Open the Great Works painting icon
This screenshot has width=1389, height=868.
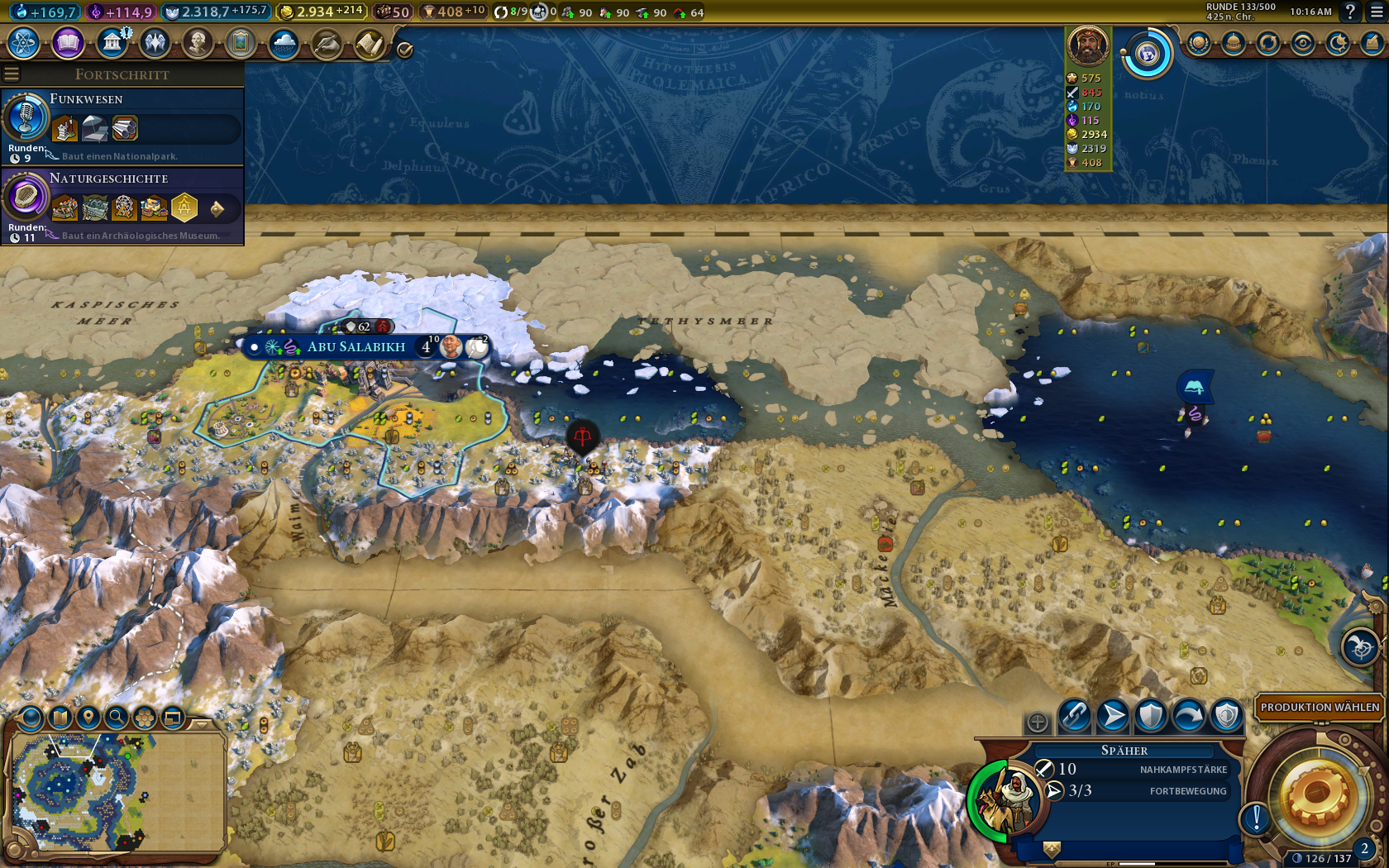(241, 43)
